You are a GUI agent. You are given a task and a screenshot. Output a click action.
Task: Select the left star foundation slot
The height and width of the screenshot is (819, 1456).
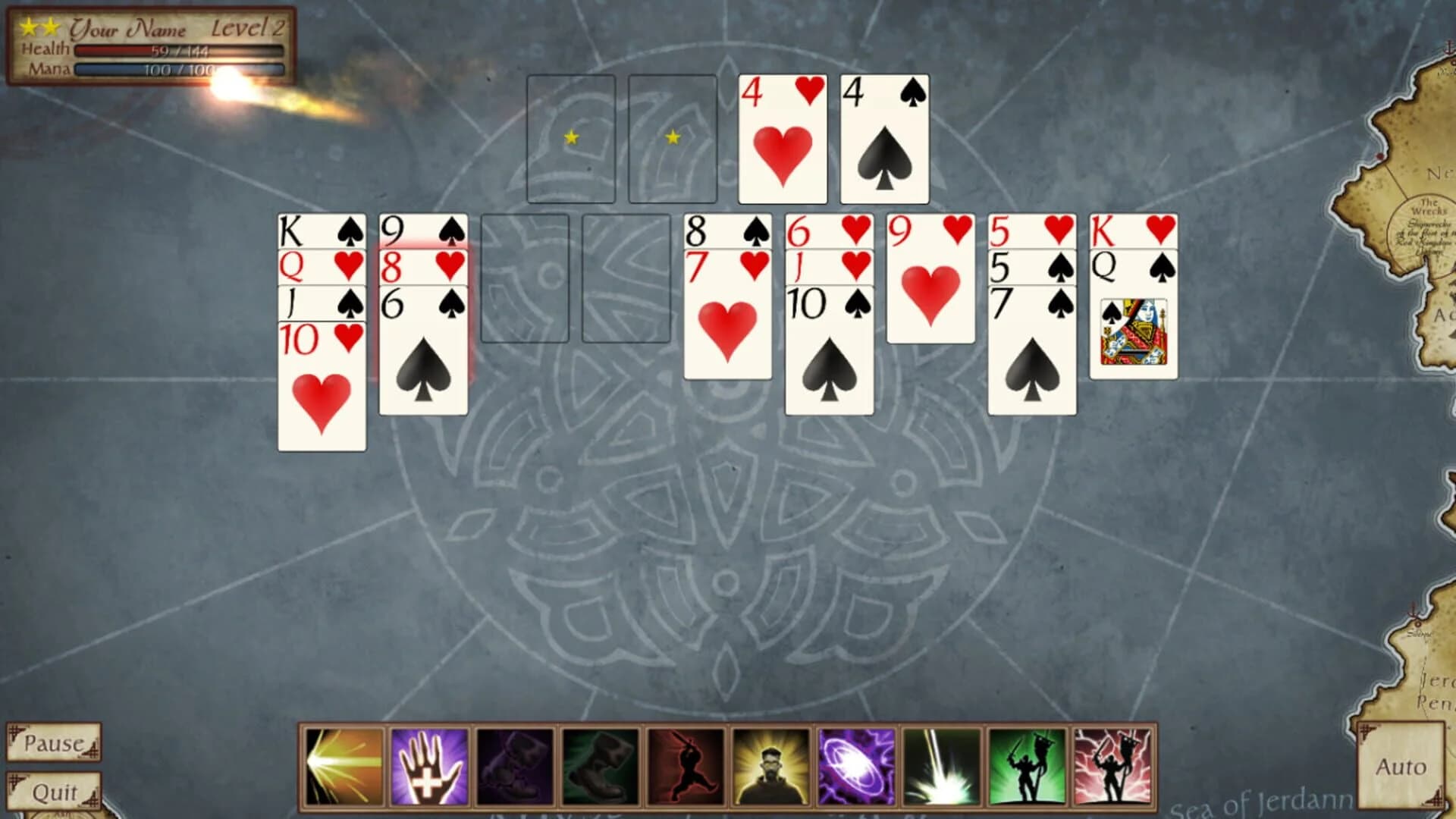point(572,139)
